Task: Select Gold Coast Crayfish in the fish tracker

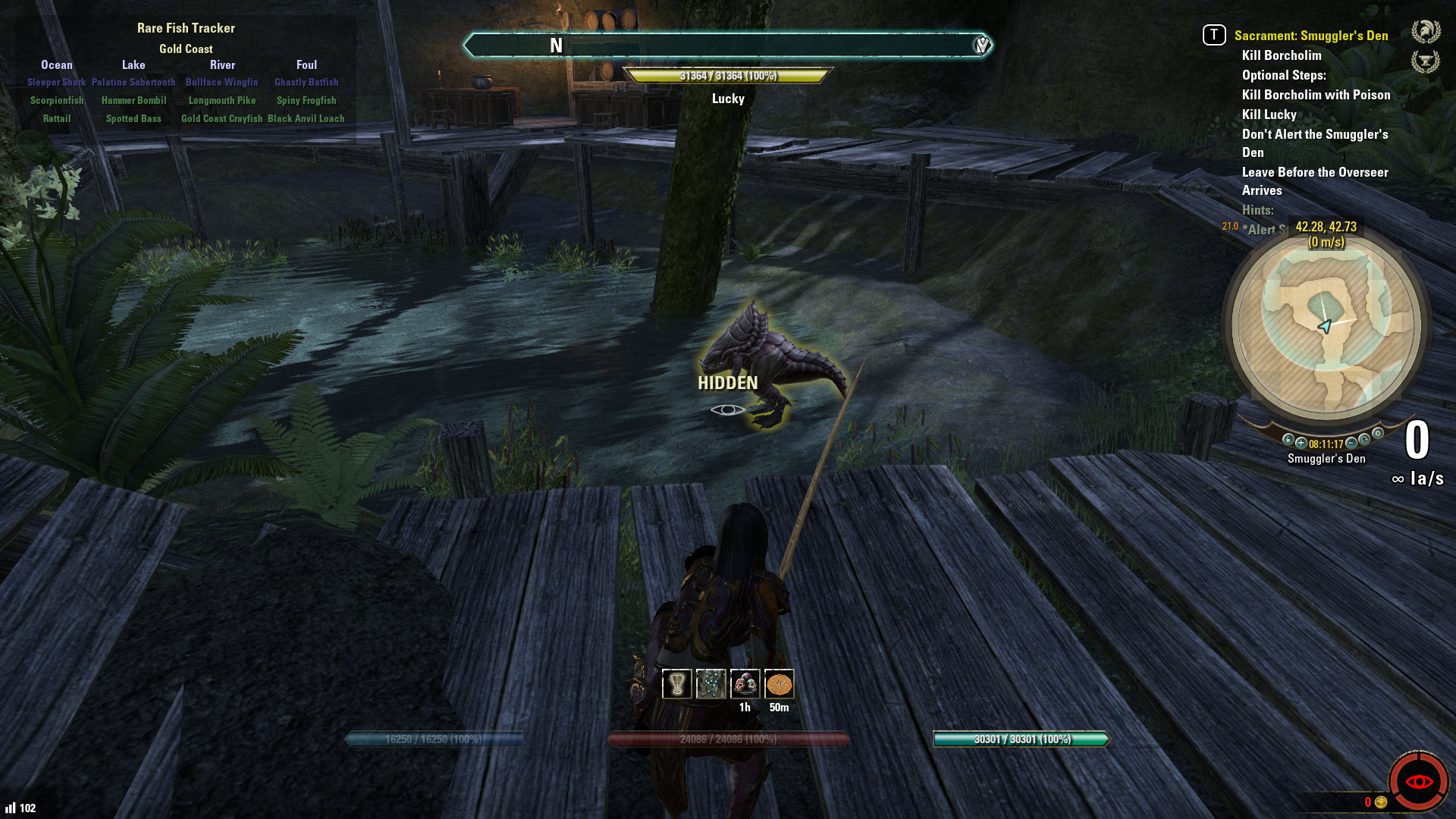Action: pyautogui.click(x=221, y=118)
